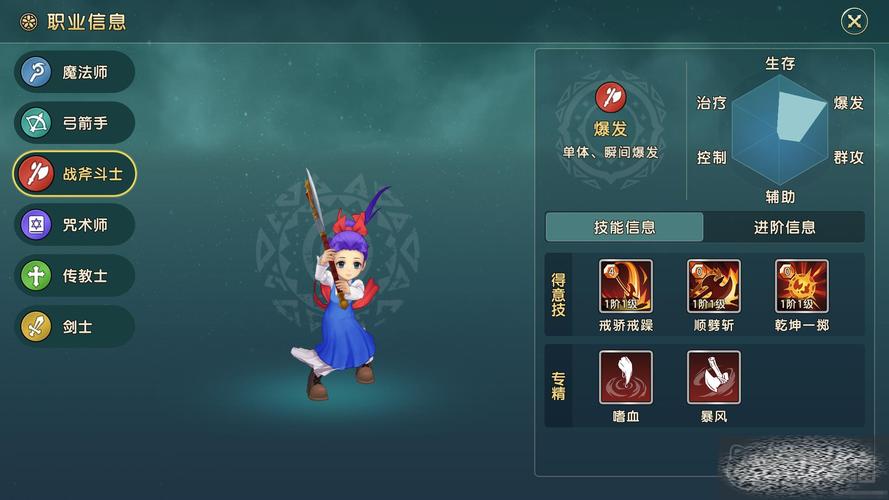View the 戒骄戒躁 skill icon
This screenshot has height=500, width=889.
tap(626, 286)
